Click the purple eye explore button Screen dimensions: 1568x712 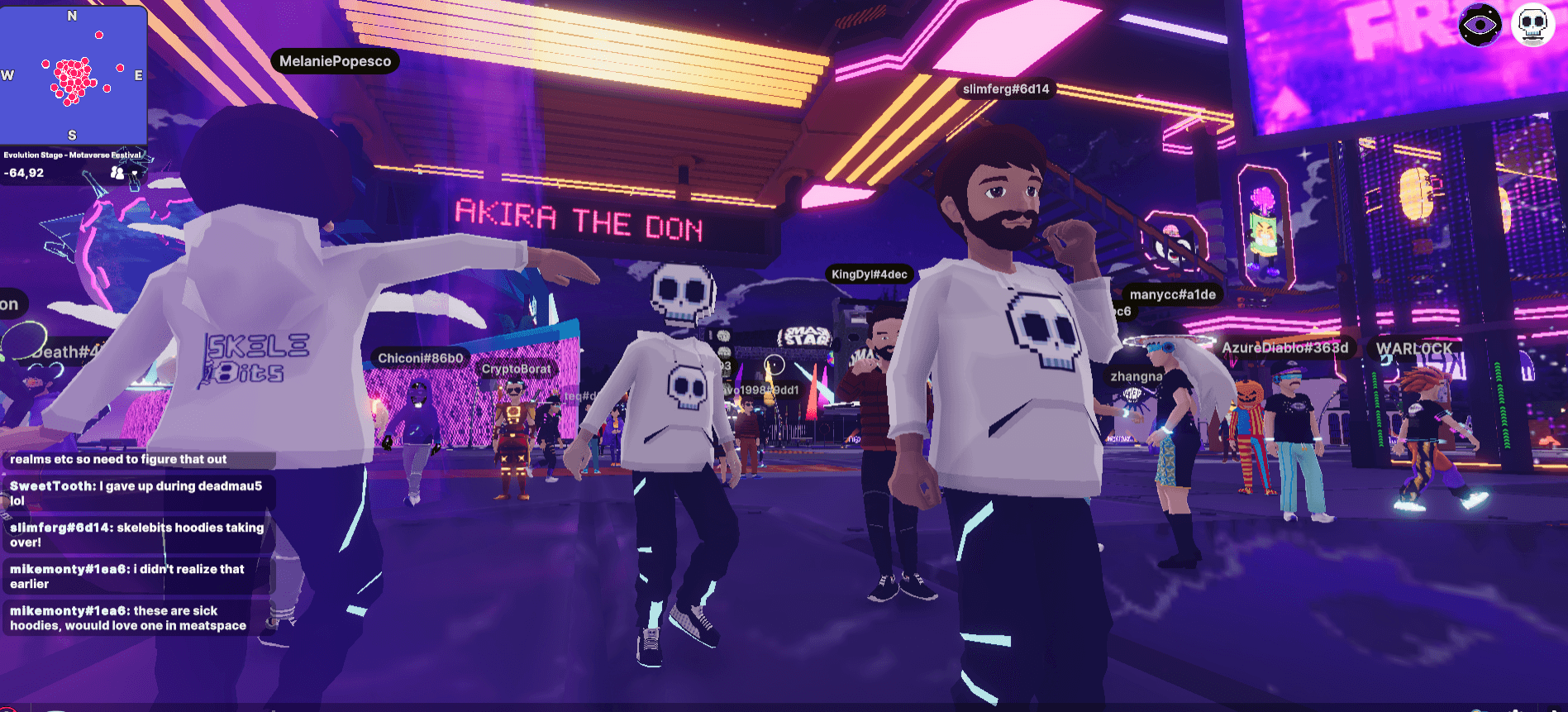[x=1479, y=26]
